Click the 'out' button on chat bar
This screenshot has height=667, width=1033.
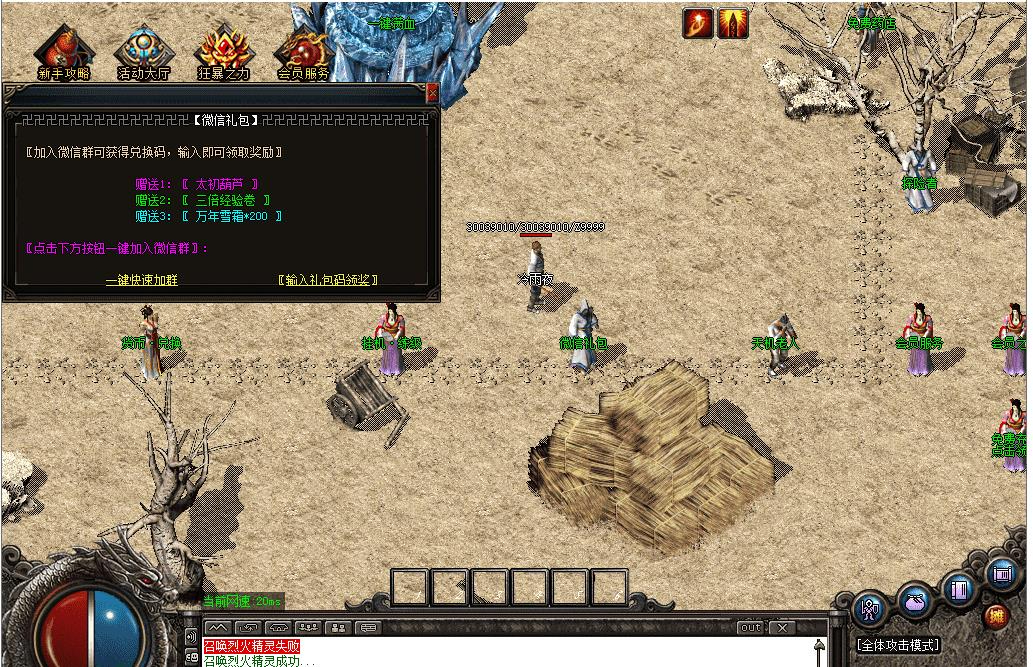pyautogui.click(x=750, y=628)
